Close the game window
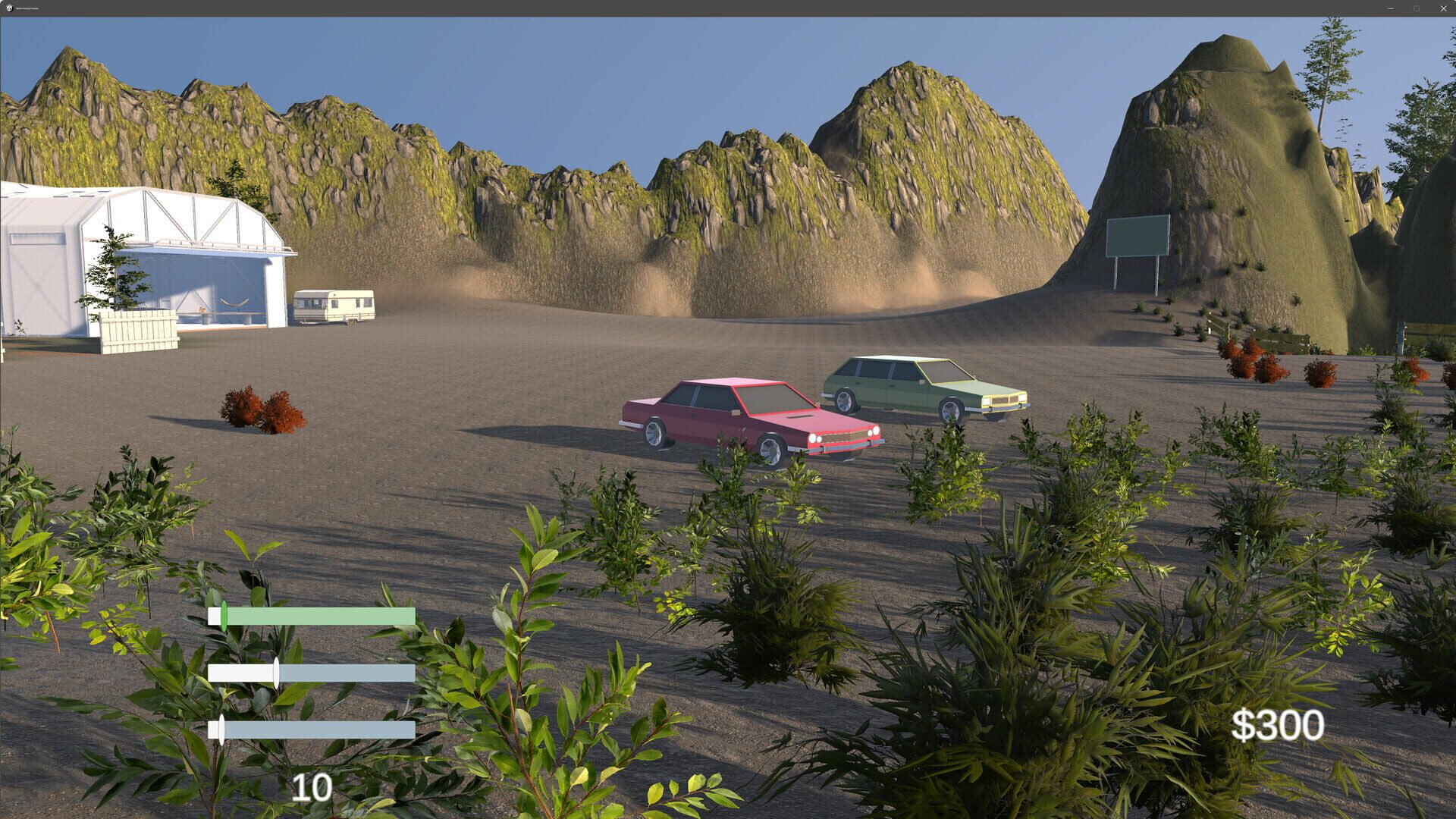 1443,8
